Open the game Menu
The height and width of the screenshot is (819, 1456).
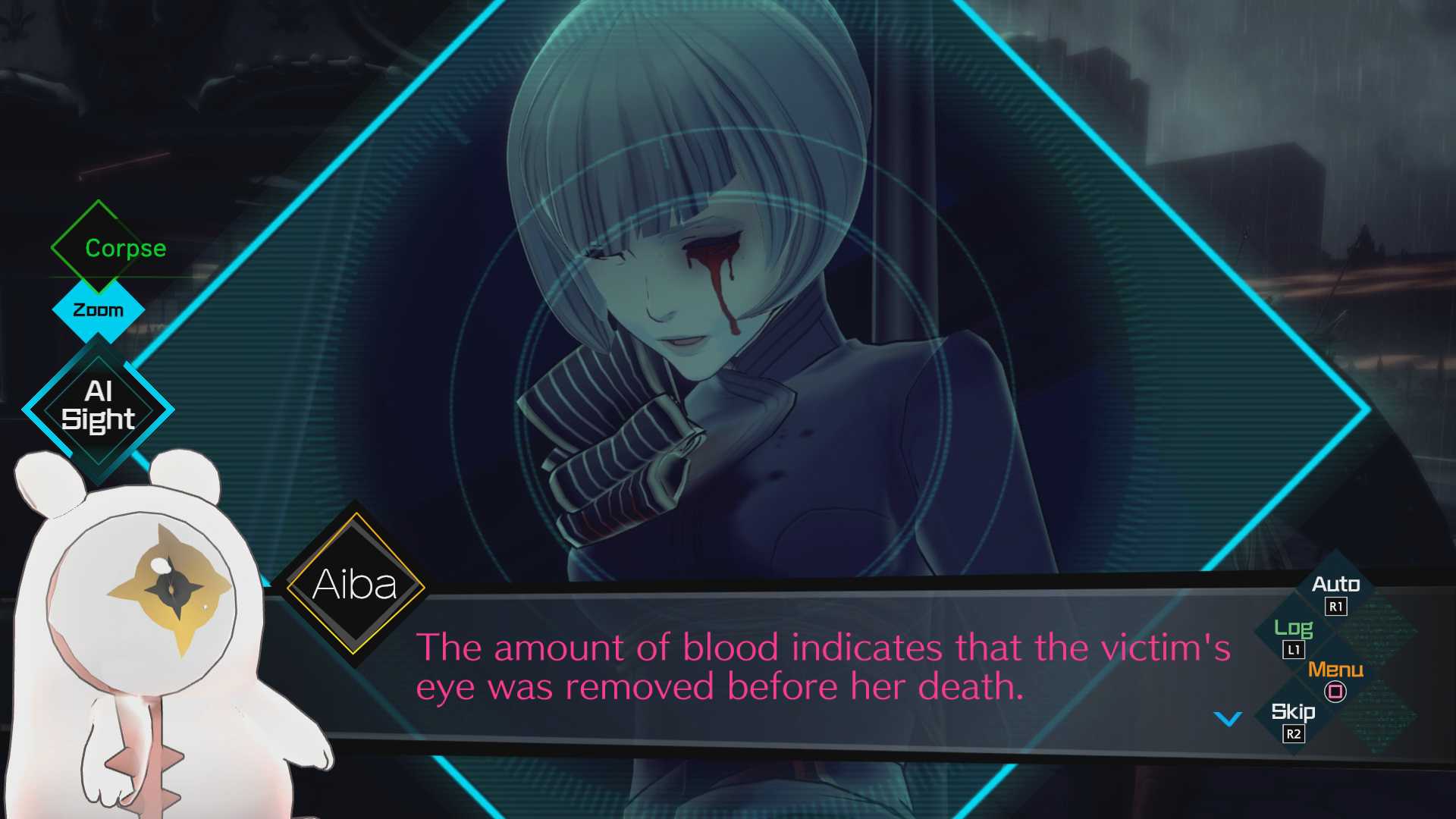point(1335,671)
